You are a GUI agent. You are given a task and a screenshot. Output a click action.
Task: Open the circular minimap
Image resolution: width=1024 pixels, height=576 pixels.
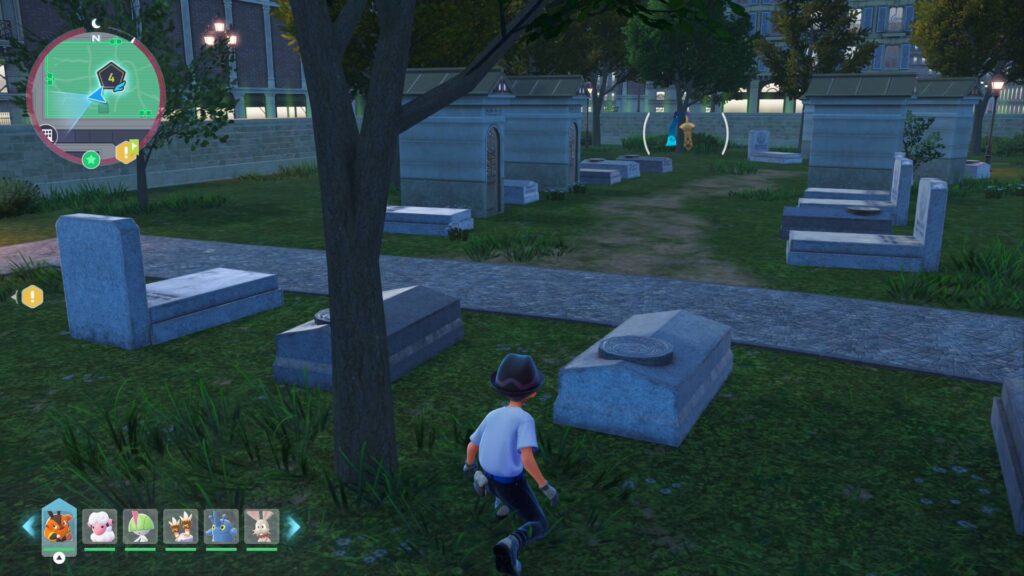tap(95, 95)
